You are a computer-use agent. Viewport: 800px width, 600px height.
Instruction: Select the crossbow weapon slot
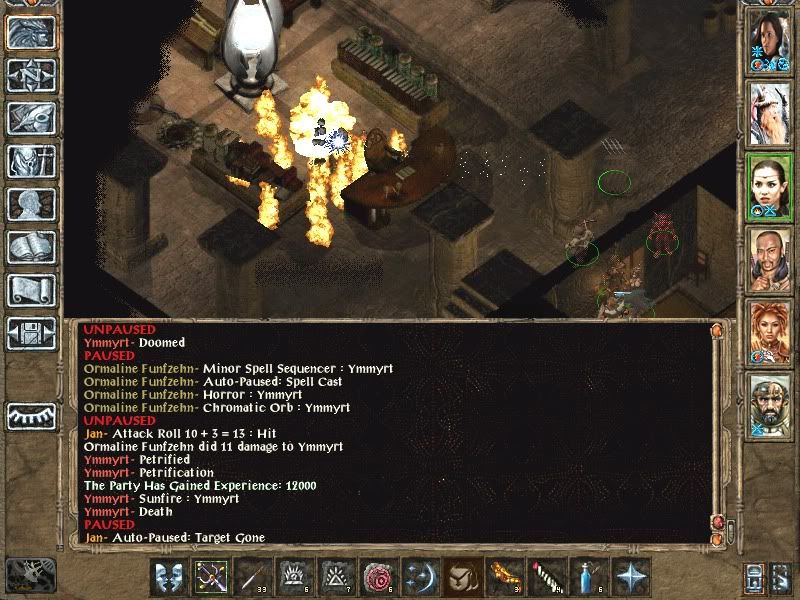pyautogui.click(x=212, y=577)
